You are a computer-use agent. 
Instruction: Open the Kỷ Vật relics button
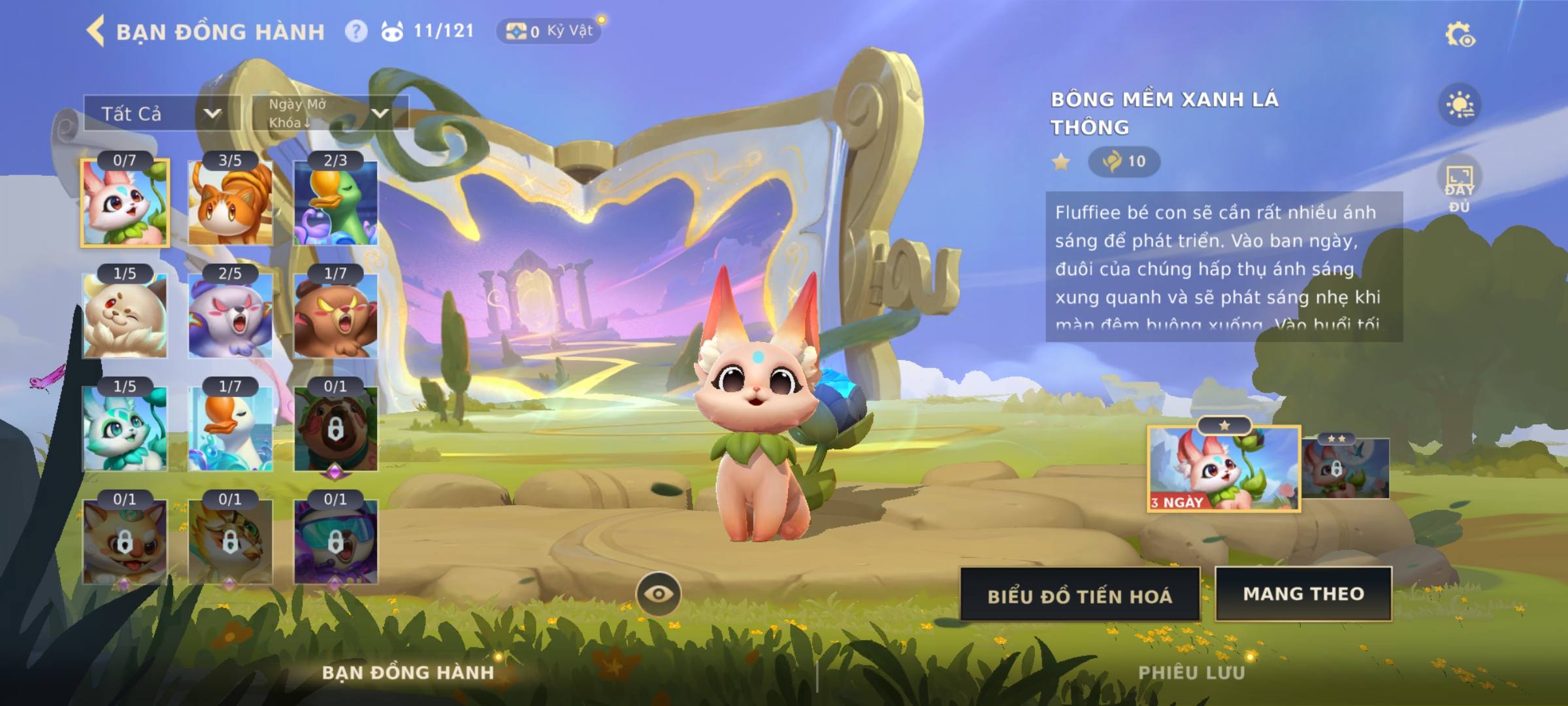(x=549, y=31)
